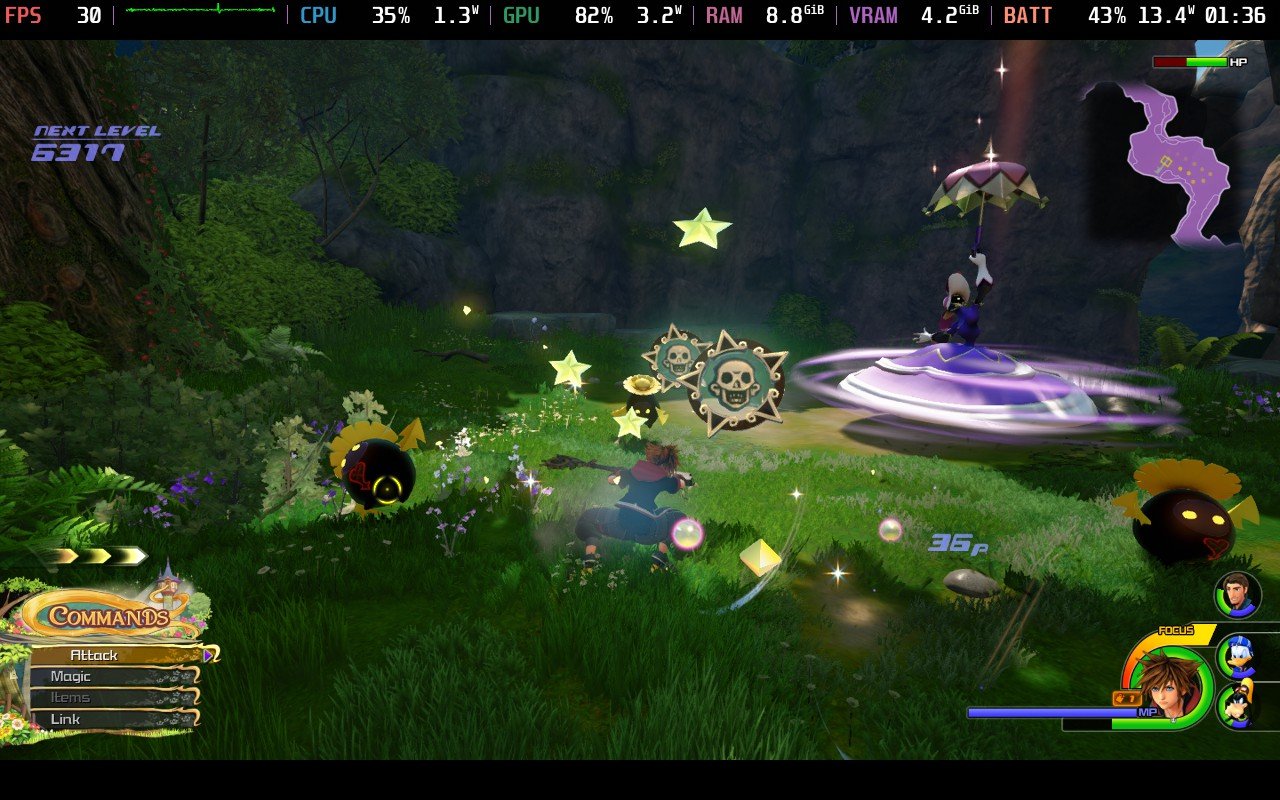
Task: Open the Magic command menu
Action: point(70,676)
